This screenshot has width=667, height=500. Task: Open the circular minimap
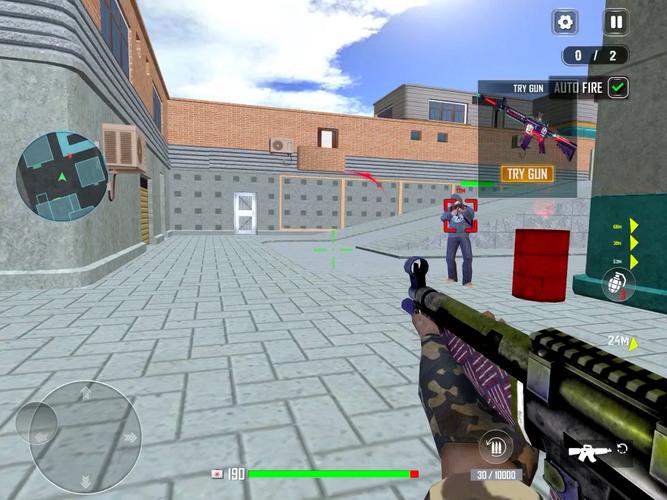click(62, 176)
